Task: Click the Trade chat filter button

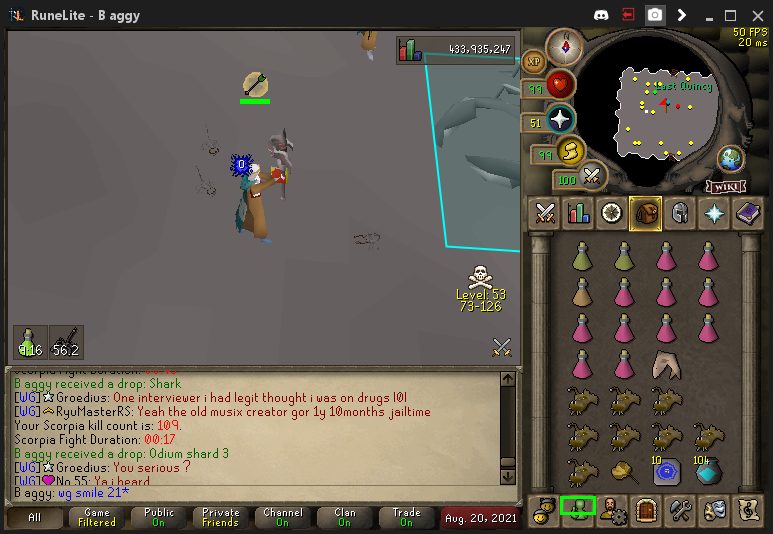Action: (x=407, y=517)
